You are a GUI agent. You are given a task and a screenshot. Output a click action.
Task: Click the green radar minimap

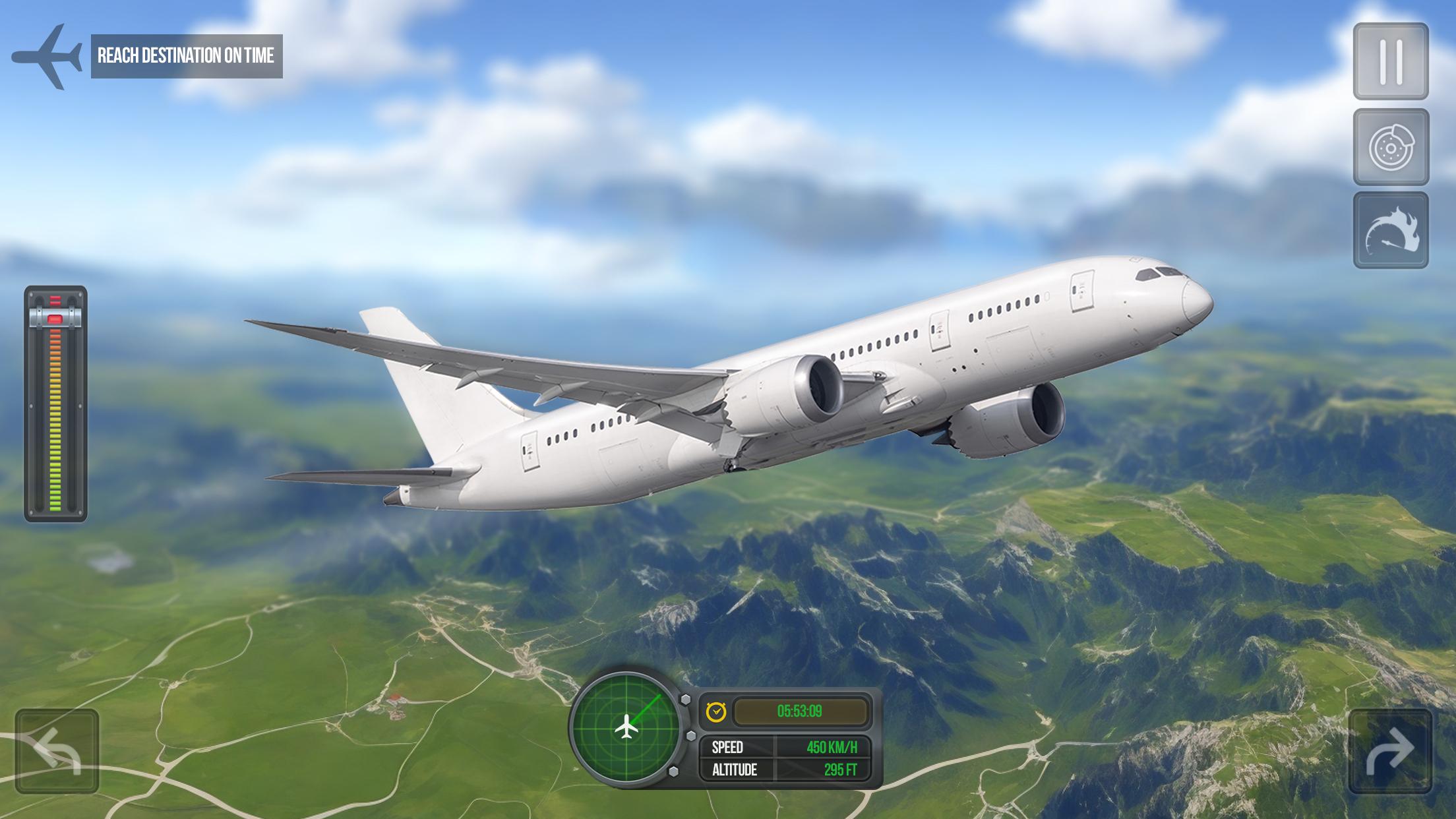[x=625, y=729]
